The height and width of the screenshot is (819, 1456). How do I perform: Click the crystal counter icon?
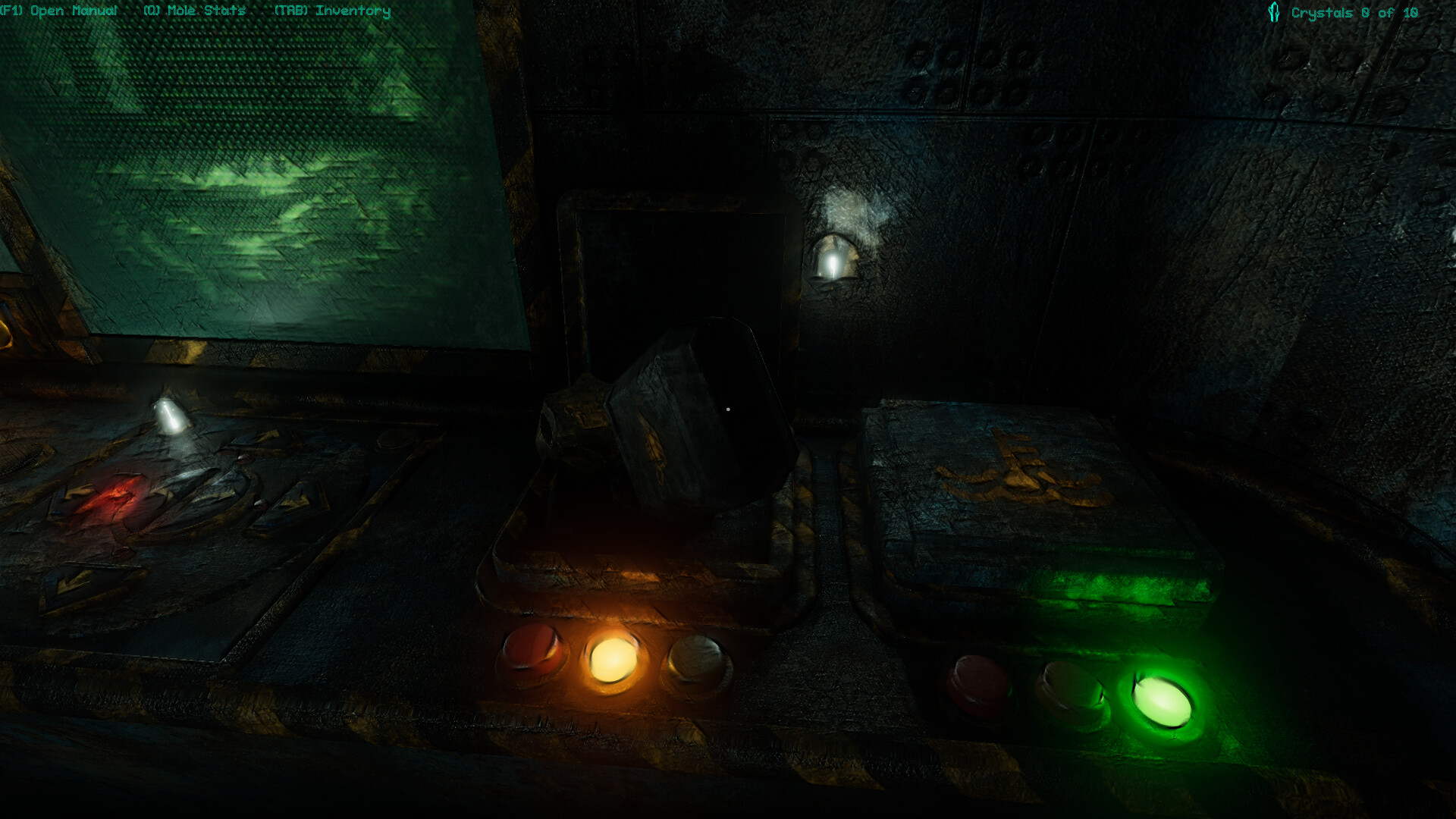(1272, 11)
